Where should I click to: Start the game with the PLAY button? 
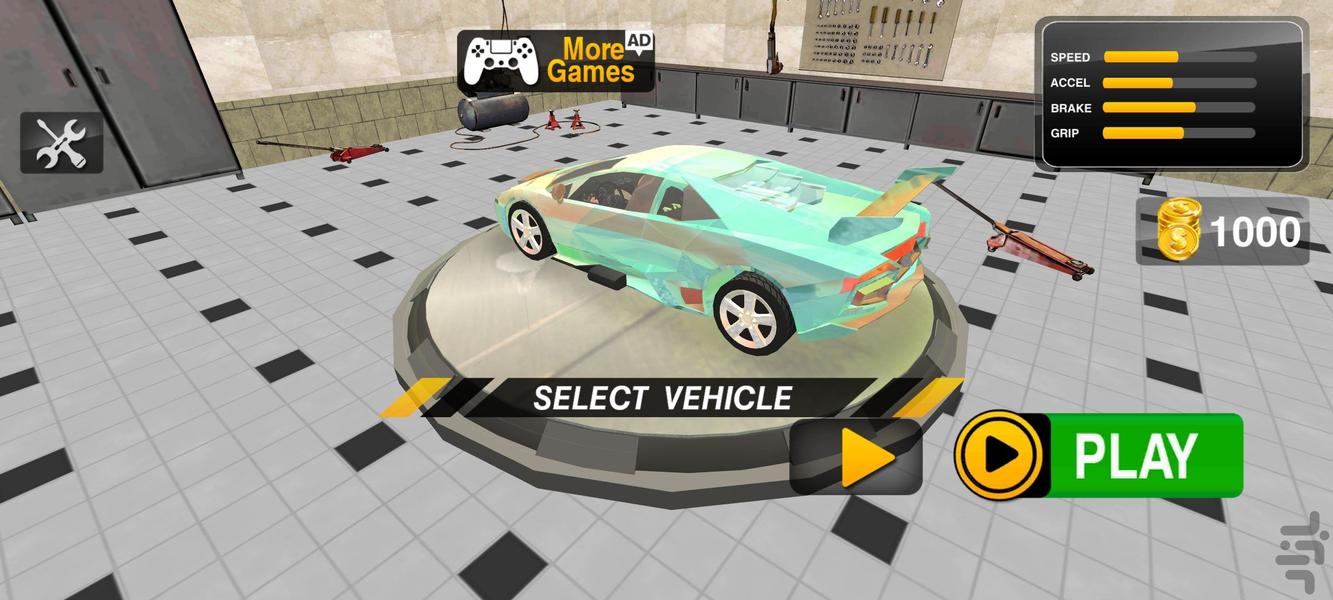1100,456
